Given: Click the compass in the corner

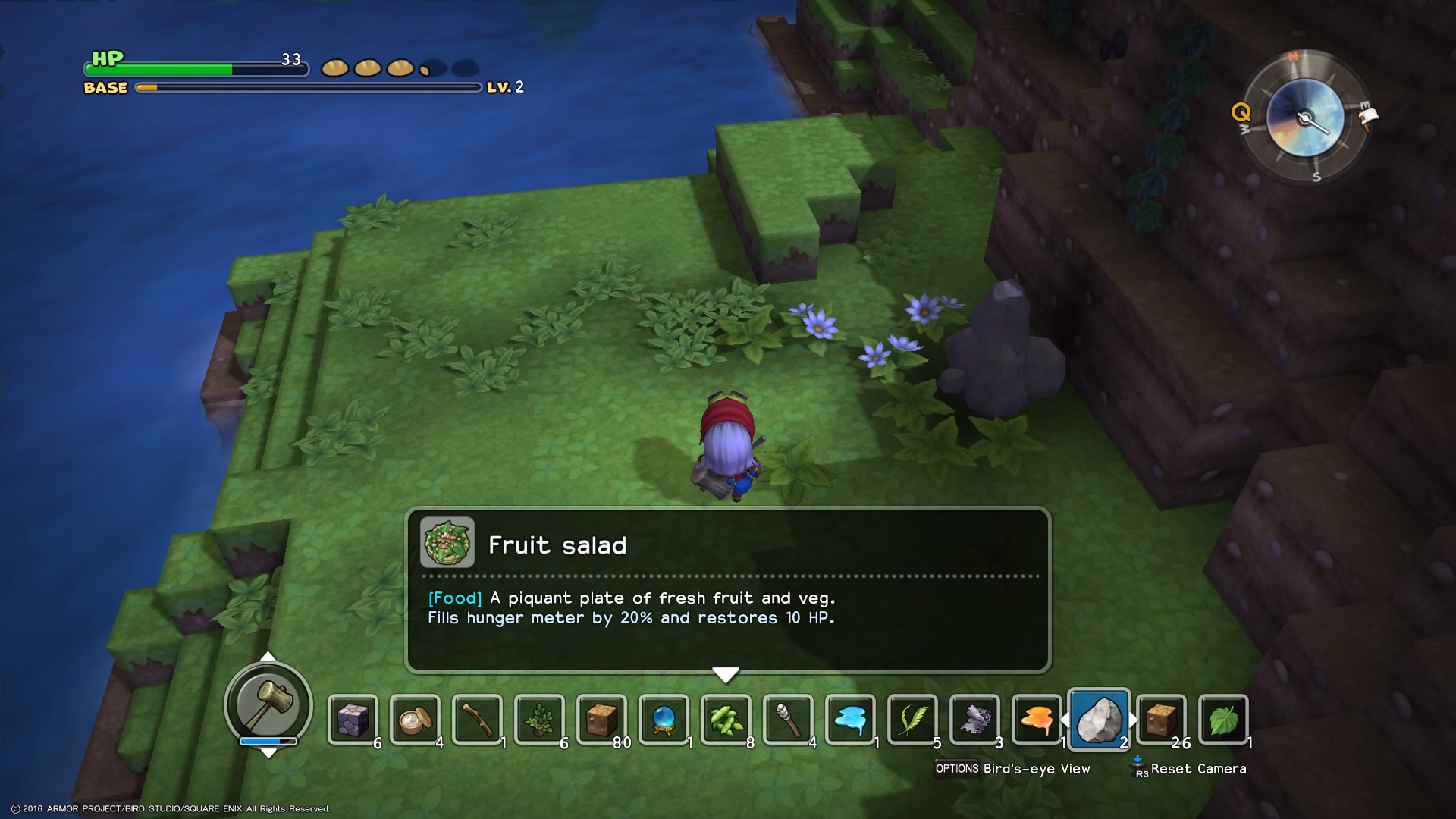Looking at the screenshot, I should (x=1305, y=118).
